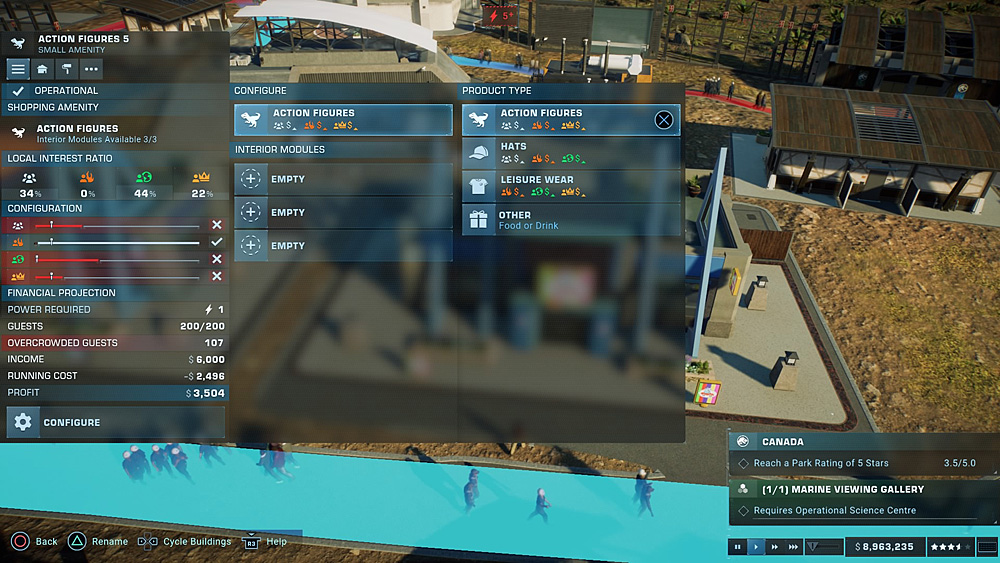Select Other food or drink option

click(570, 220)
